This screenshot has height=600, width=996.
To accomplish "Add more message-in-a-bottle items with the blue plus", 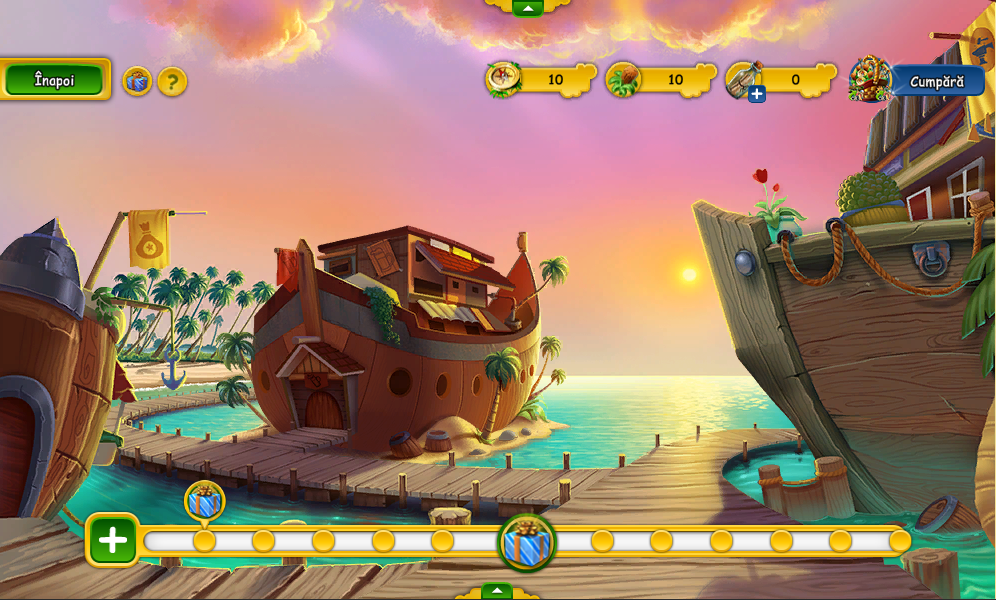I will pos(757,94).
